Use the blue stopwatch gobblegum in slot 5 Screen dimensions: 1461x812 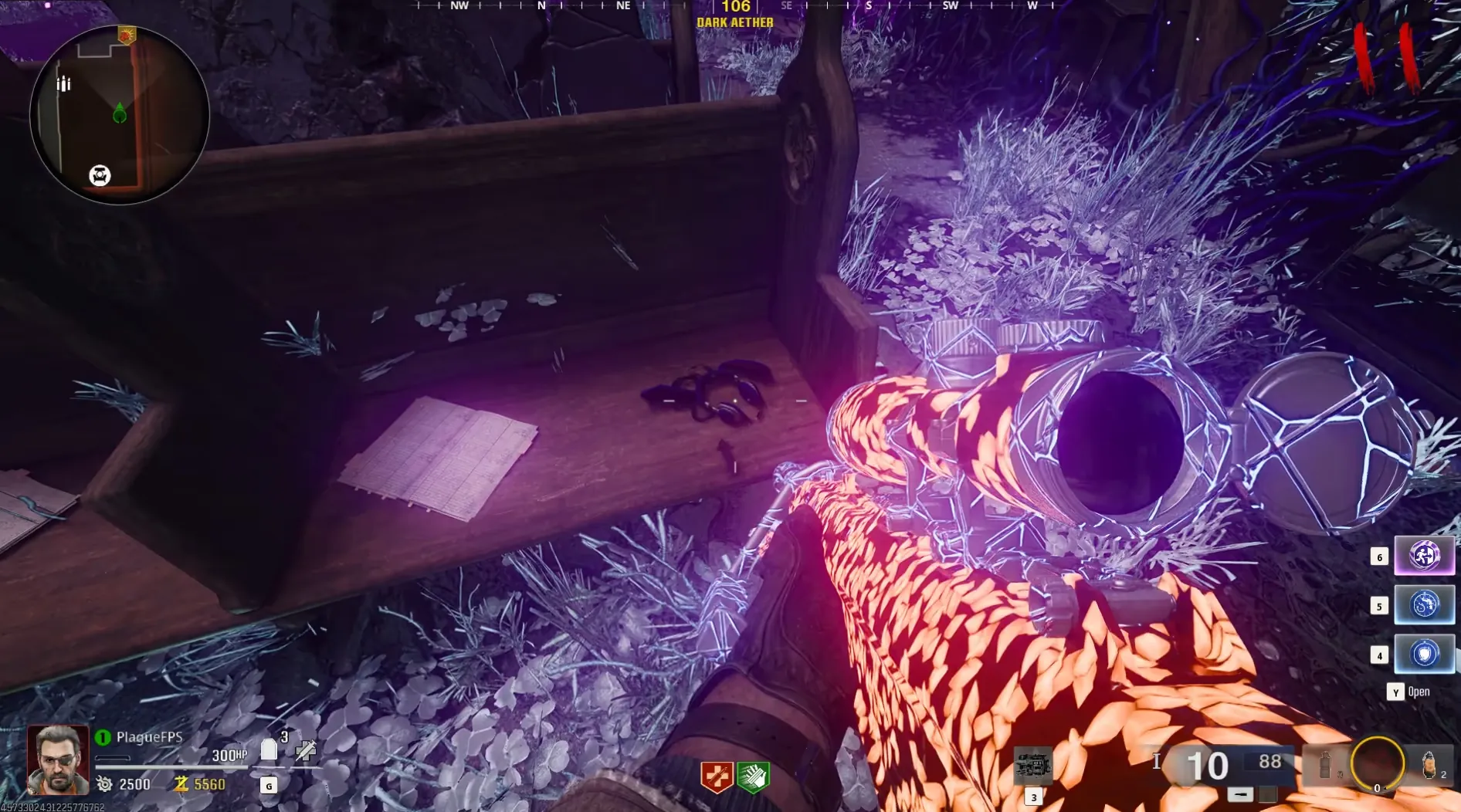[x=1424, y=604]
